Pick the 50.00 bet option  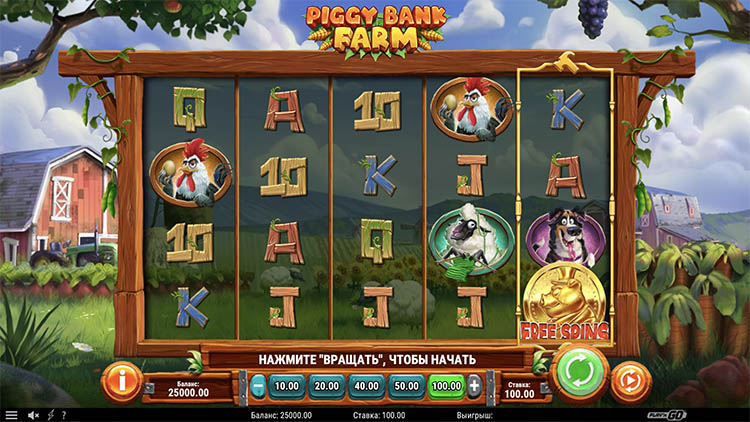pyautogui.click(x=406, y=385)
